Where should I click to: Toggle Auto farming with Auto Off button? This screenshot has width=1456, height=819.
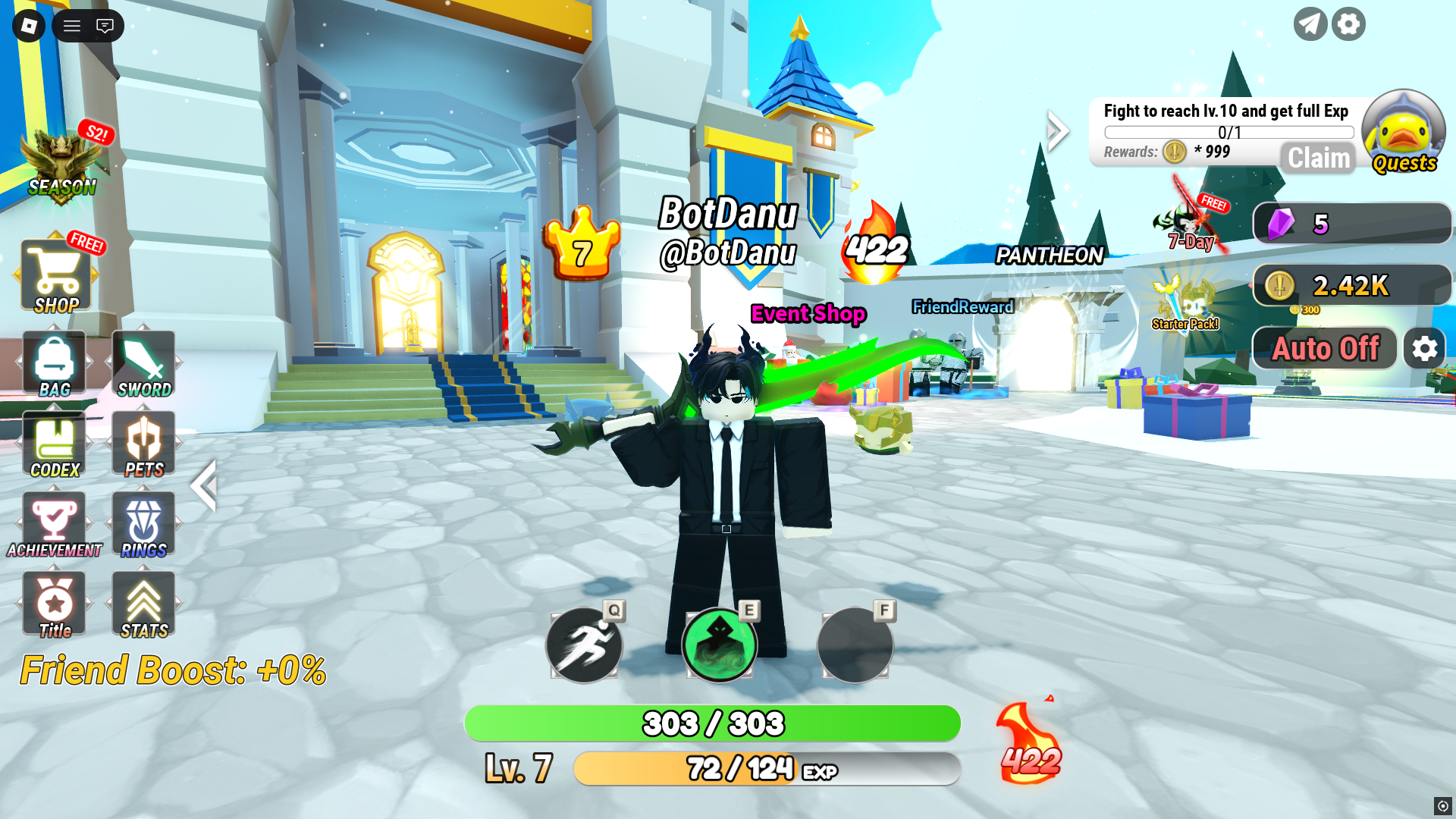pos(1324,348)
